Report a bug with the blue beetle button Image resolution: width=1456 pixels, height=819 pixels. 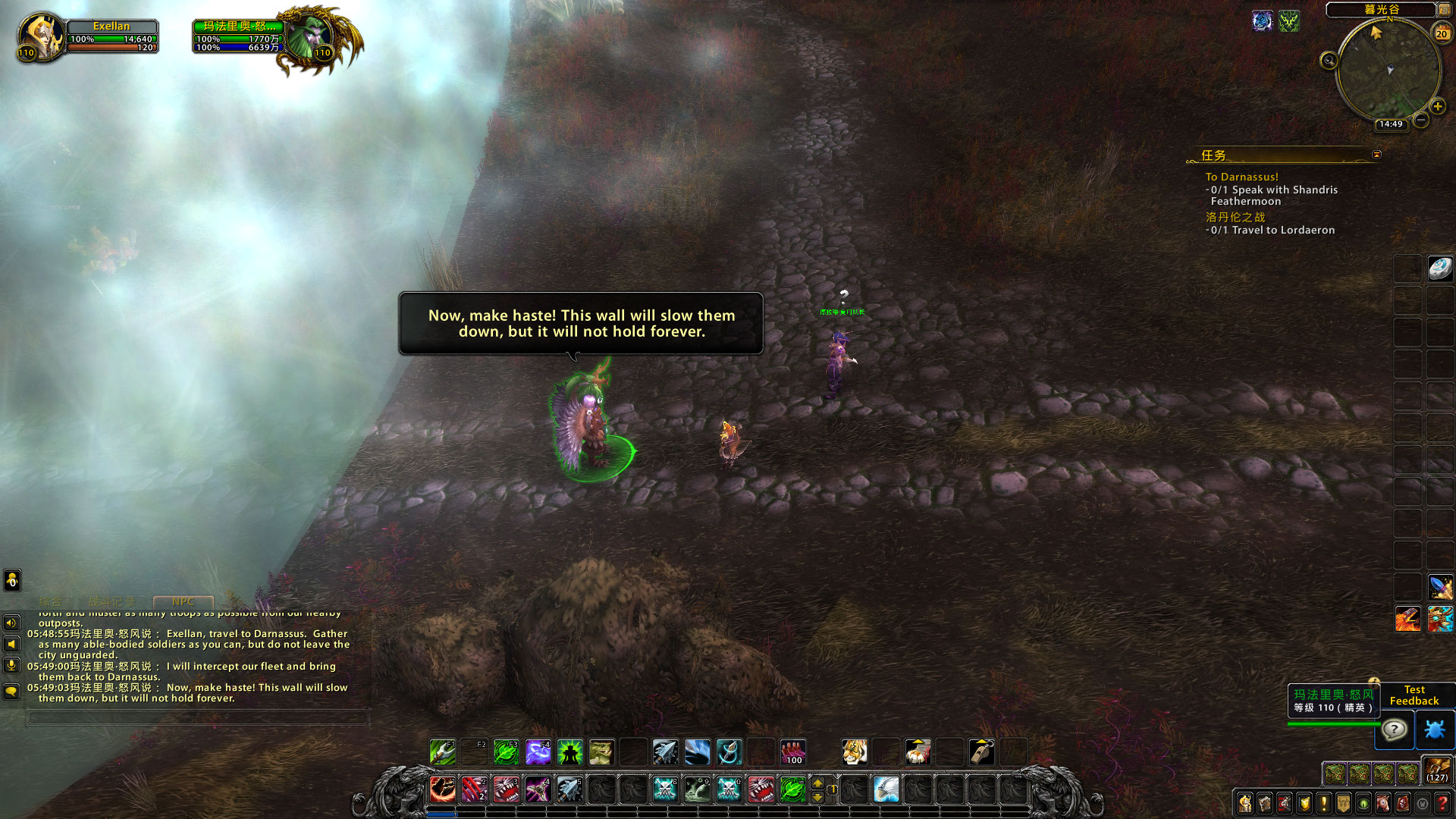[1434, 730]
